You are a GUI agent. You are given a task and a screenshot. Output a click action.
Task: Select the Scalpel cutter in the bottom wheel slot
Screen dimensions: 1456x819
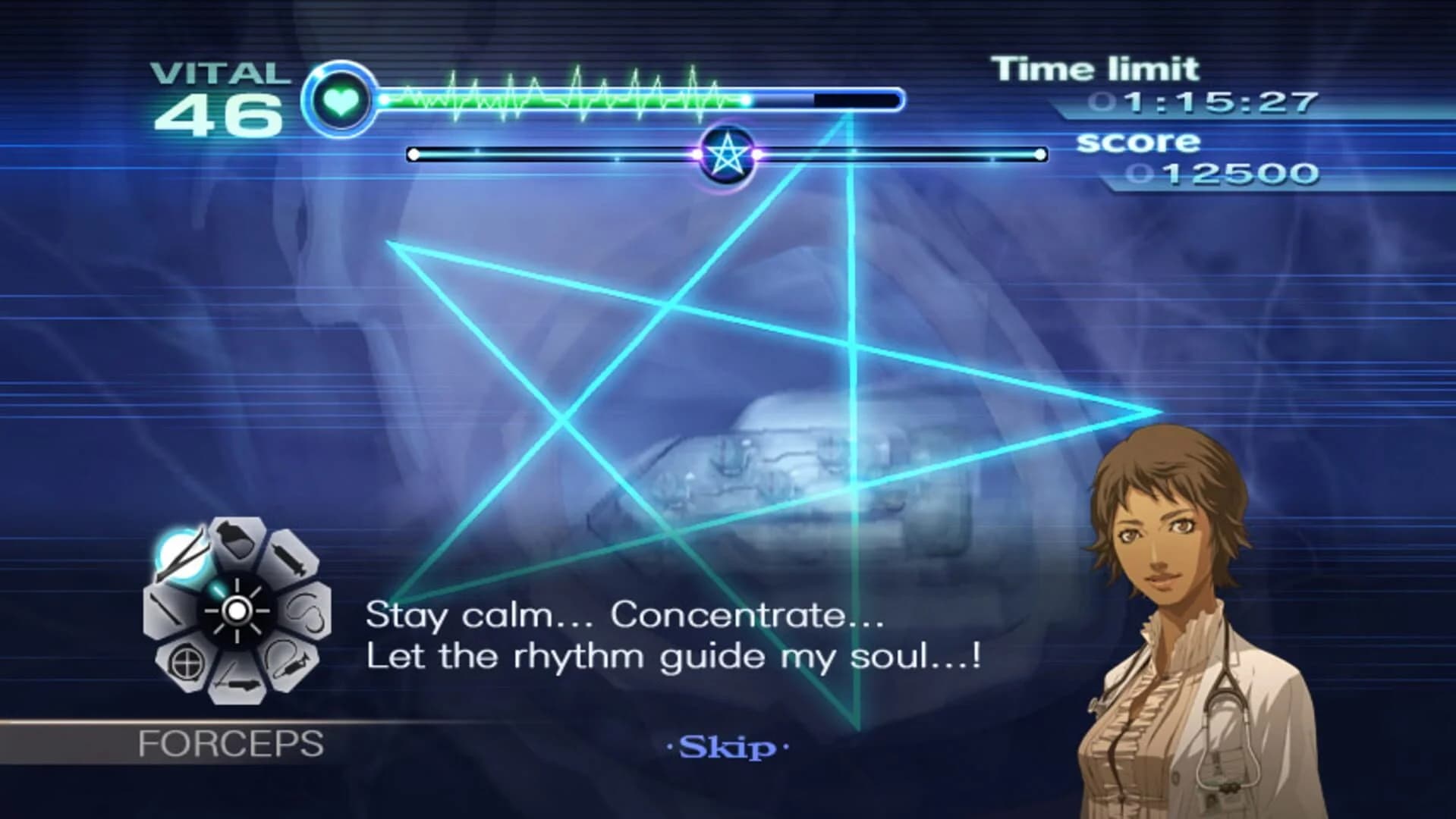coord(236,683)
